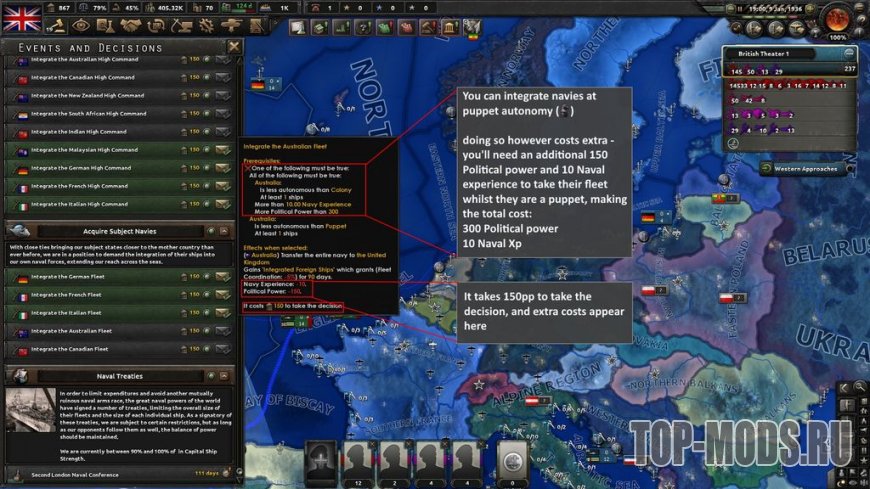Click the United Kingdom flag
Image resolution: width=870 pixels, height=489 pixels.
click(x=22, y=15)
